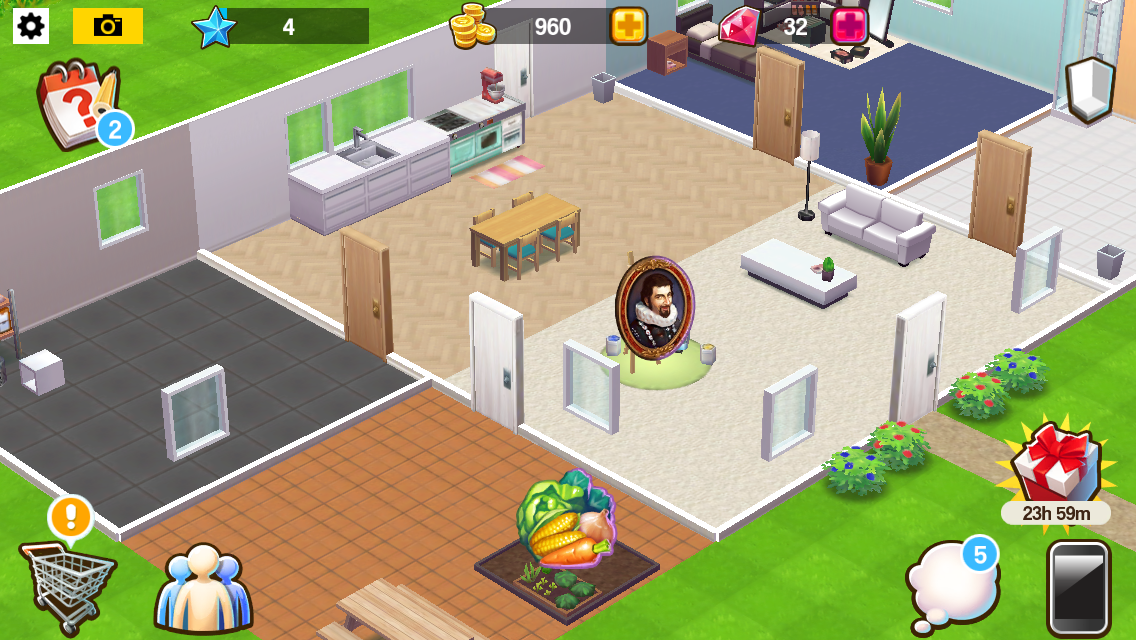
Task: Tap the yellow camera snapshot button
Action: [108, 26]
